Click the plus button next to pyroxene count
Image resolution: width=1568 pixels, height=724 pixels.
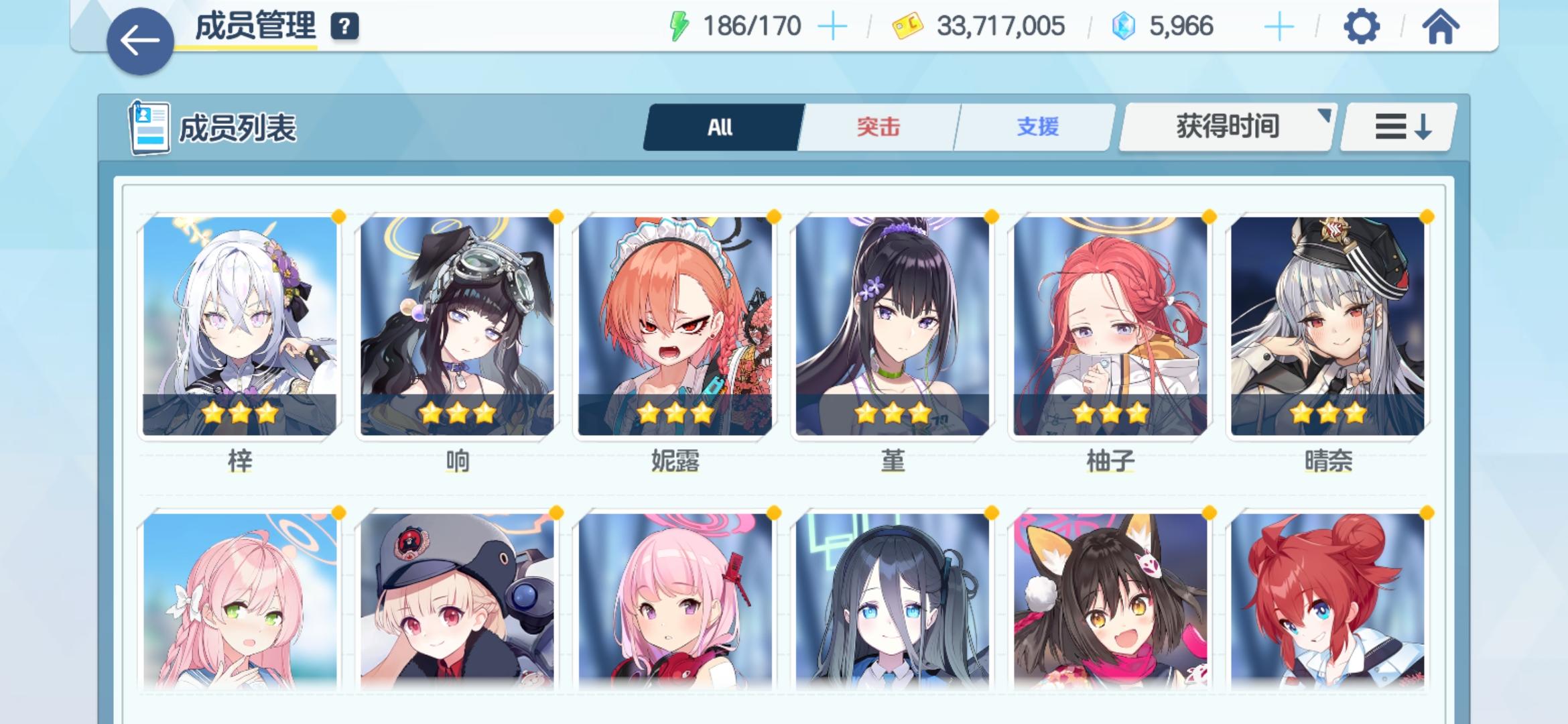(x=1280, y=25)
